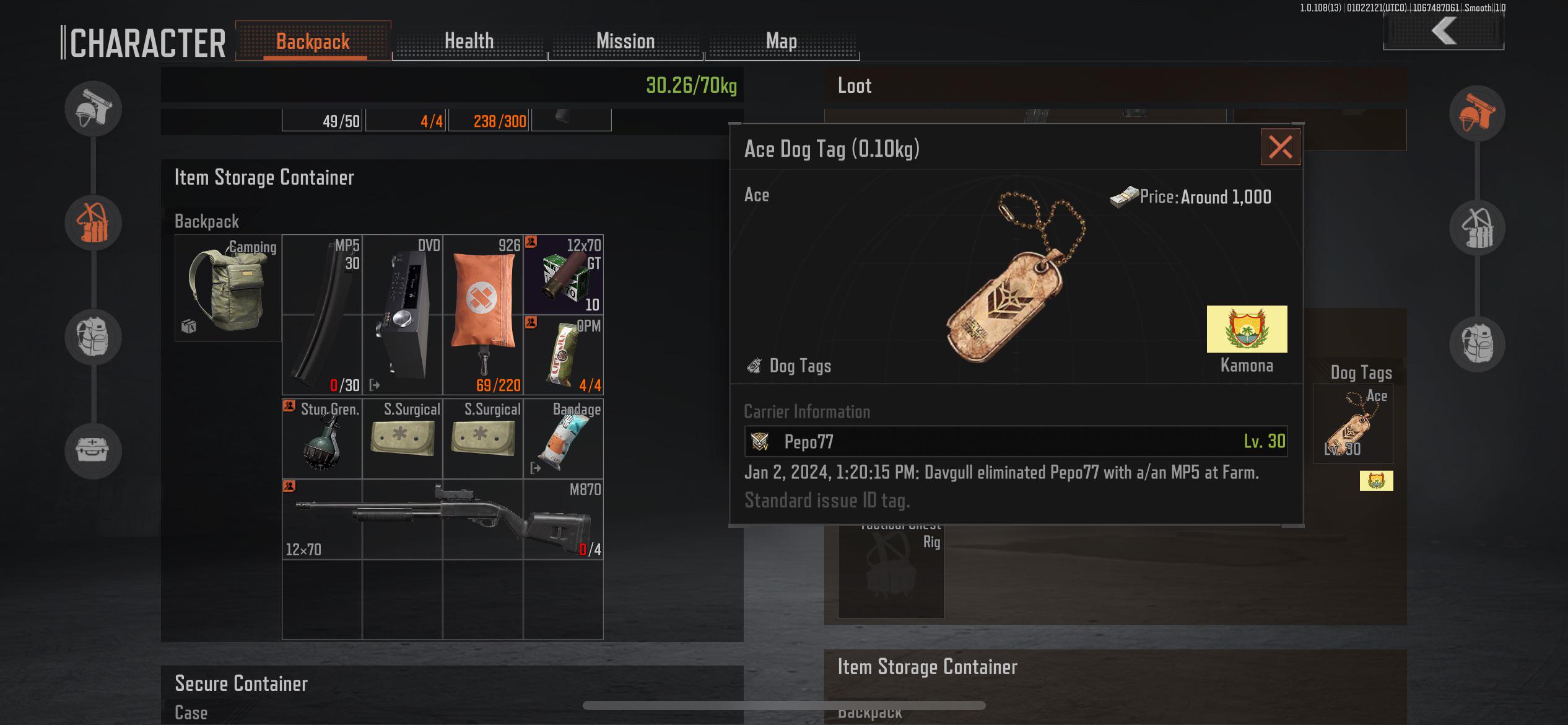This screenshot has height=725, width=1568.
Task: Go back using the arrow button
Action: 1443,31
